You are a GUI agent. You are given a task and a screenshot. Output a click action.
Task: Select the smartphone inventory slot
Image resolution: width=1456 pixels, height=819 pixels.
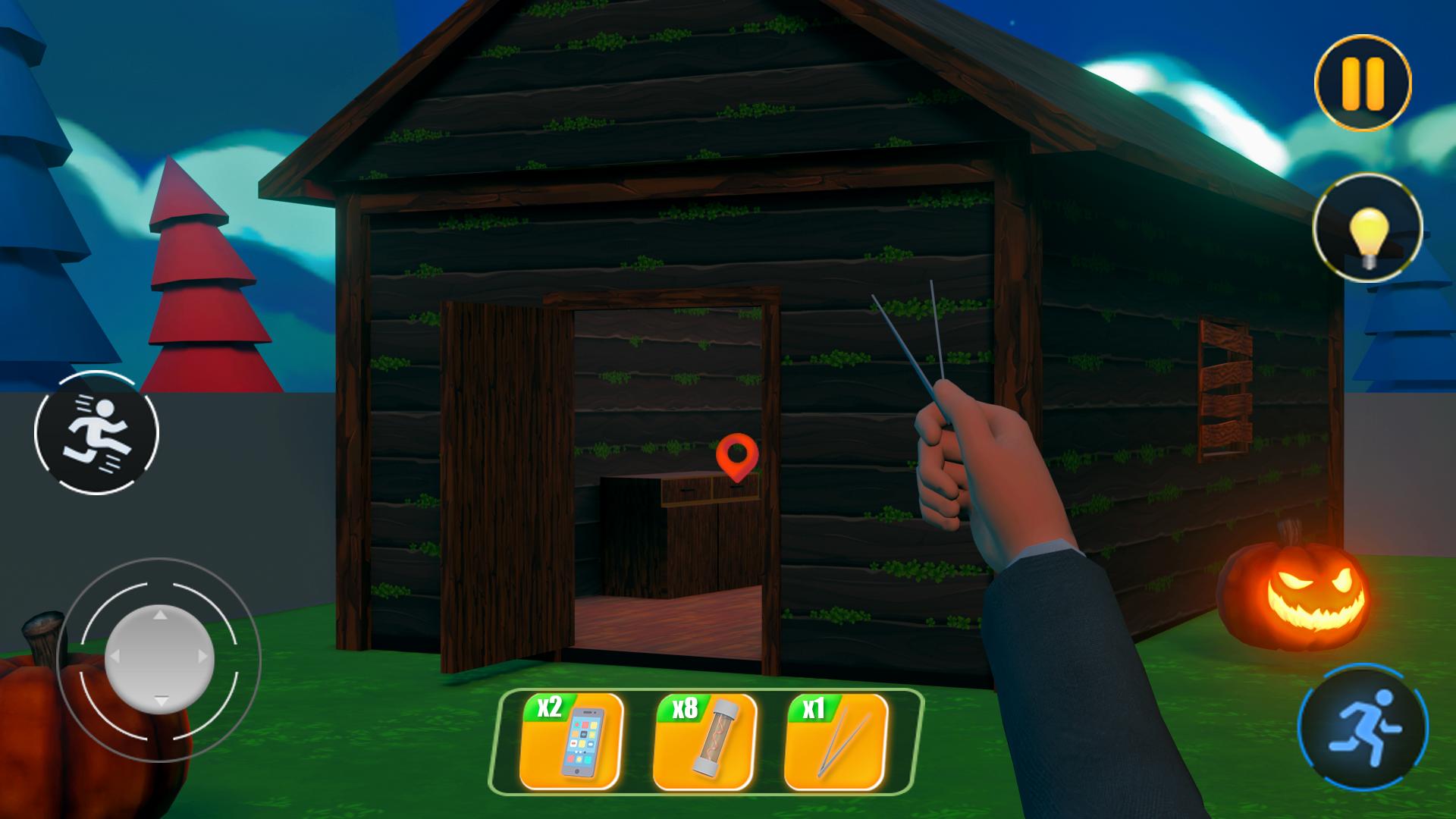point(573,742)
